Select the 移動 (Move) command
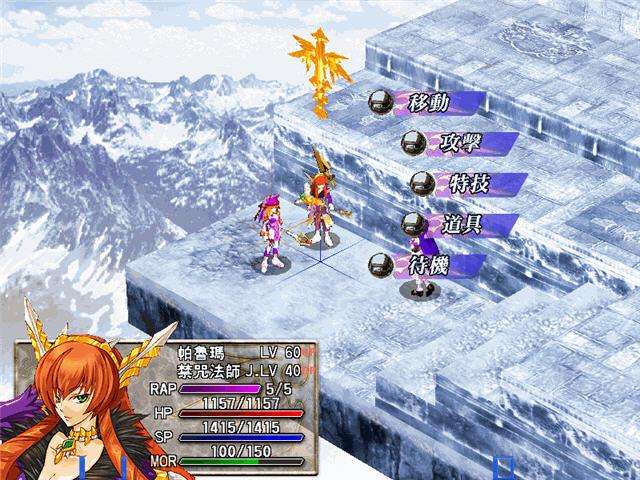 [x=428, y=102]
